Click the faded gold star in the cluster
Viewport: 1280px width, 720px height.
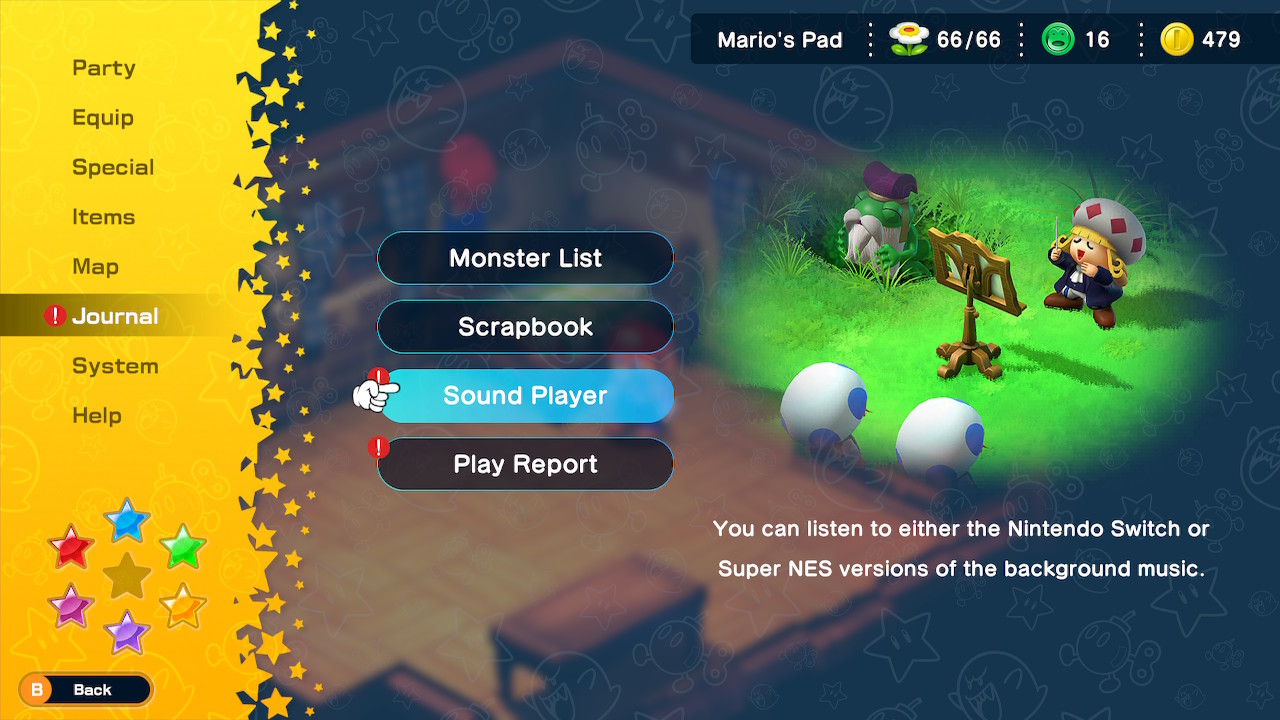127,575
